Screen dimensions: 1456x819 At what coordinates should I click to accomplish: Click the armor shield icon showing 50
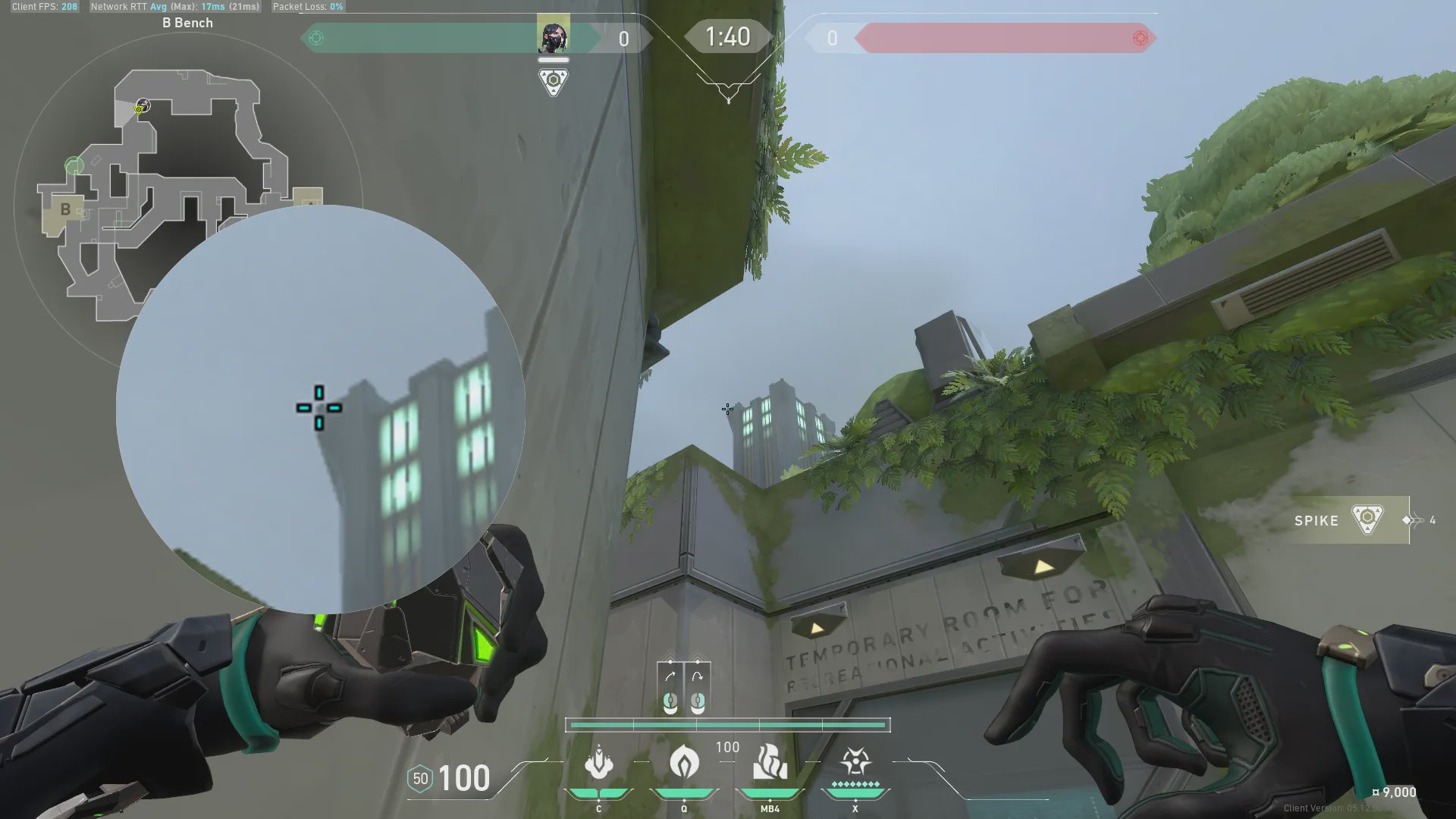pyautogui.click(x=420, y=779)
